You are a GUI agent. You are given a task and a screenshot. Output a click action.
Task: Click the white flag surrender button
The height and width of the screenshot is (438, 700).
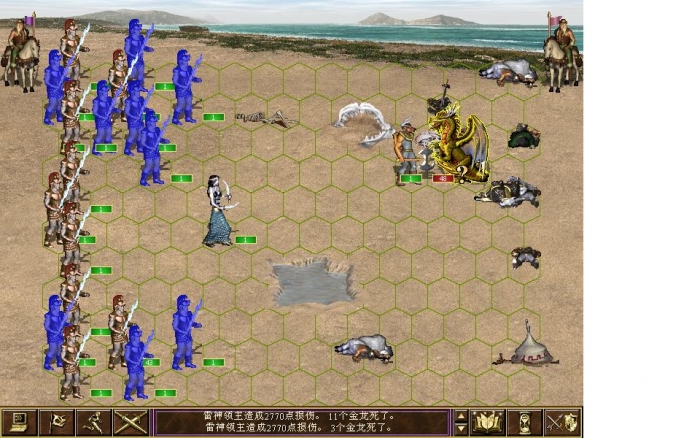pos(56,422)
